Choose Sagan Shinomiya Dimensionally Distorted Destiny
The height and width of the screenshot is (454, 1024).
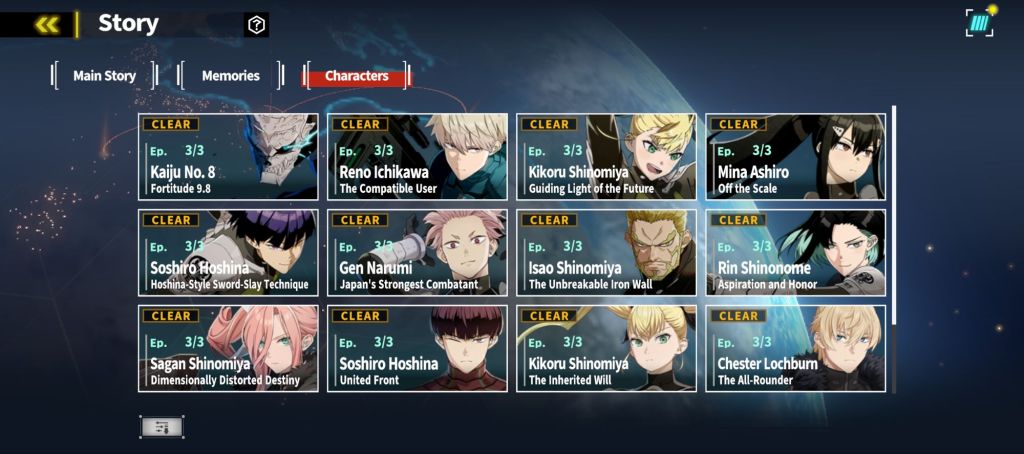(228, 348)
